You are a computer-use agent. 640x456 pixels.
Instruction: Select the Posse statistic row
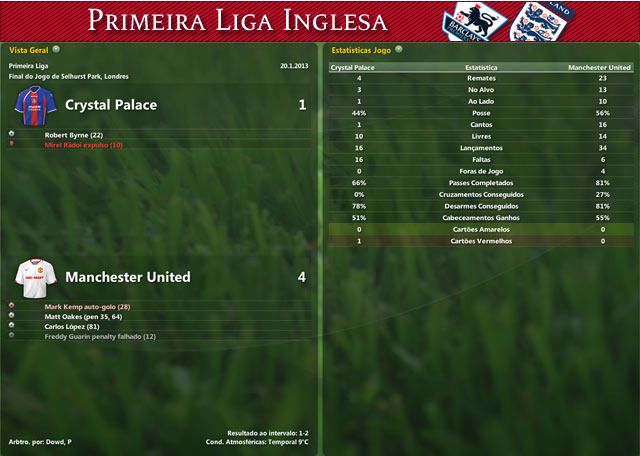click(480, 113)
